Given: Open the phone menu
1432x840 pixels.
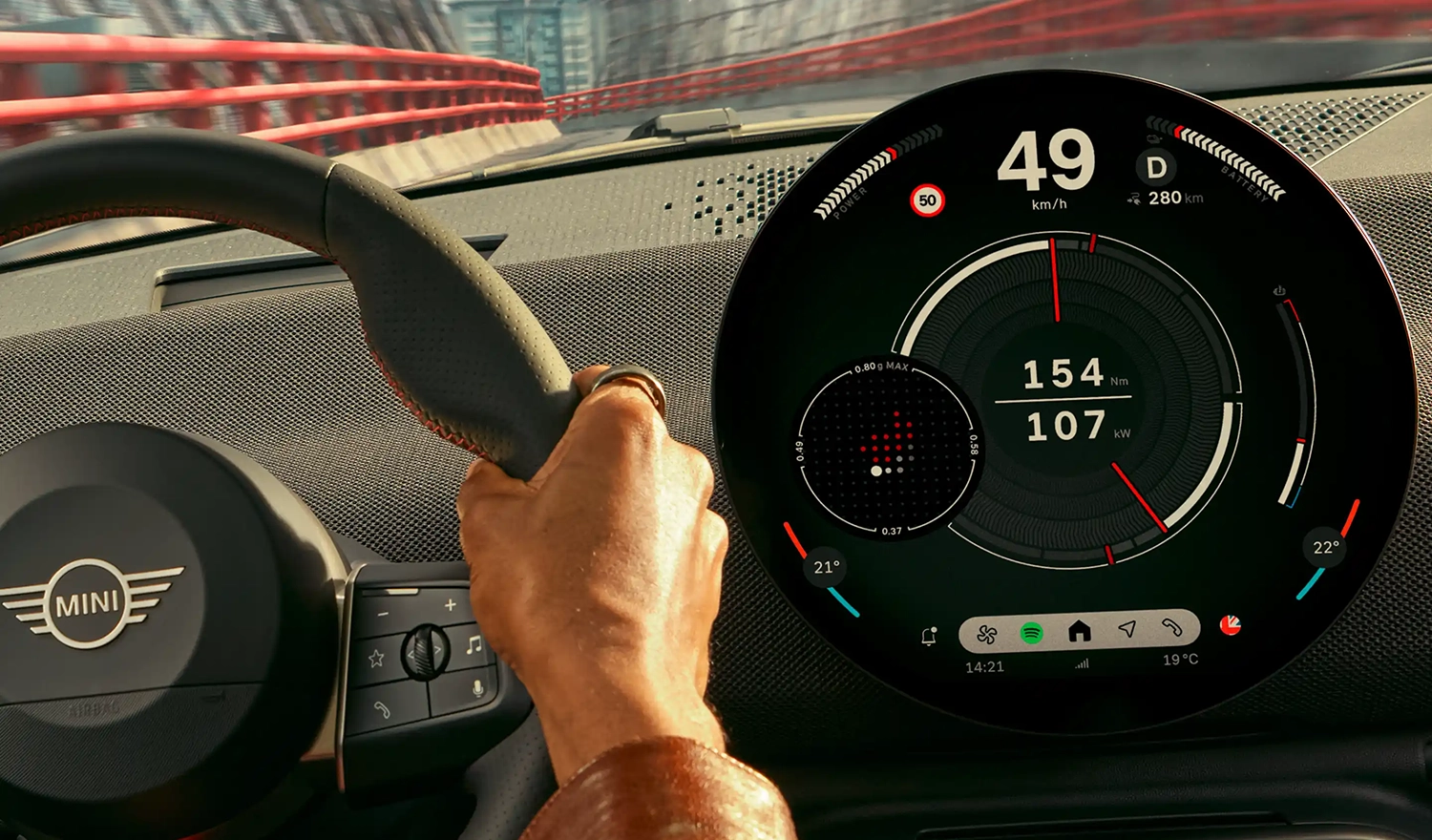Looking at the screenshot, I should click(1172, 627).
